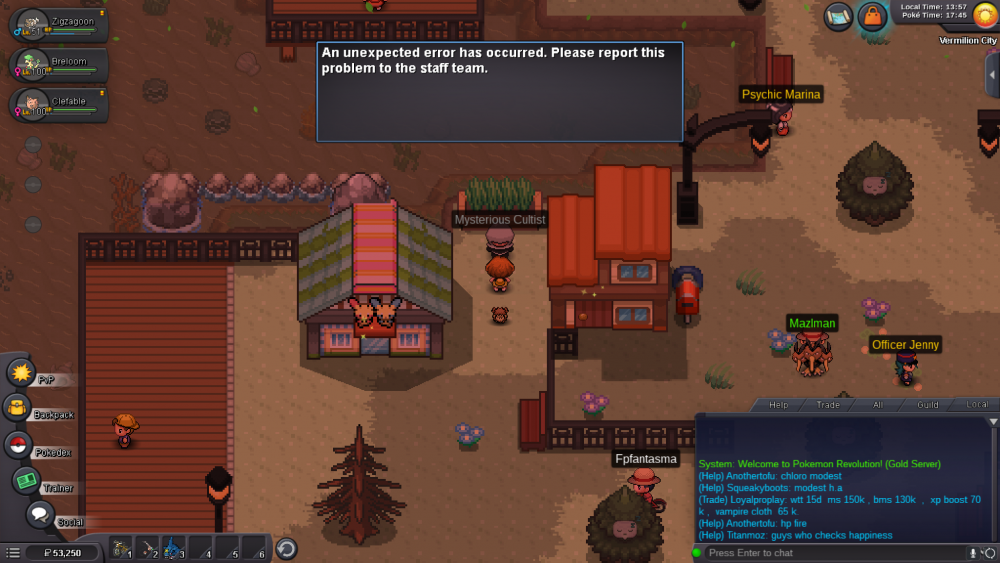Screen dimensions: 1000x563
Task: Open the orange shopping bag shop
Action: (x=872, y=16)
